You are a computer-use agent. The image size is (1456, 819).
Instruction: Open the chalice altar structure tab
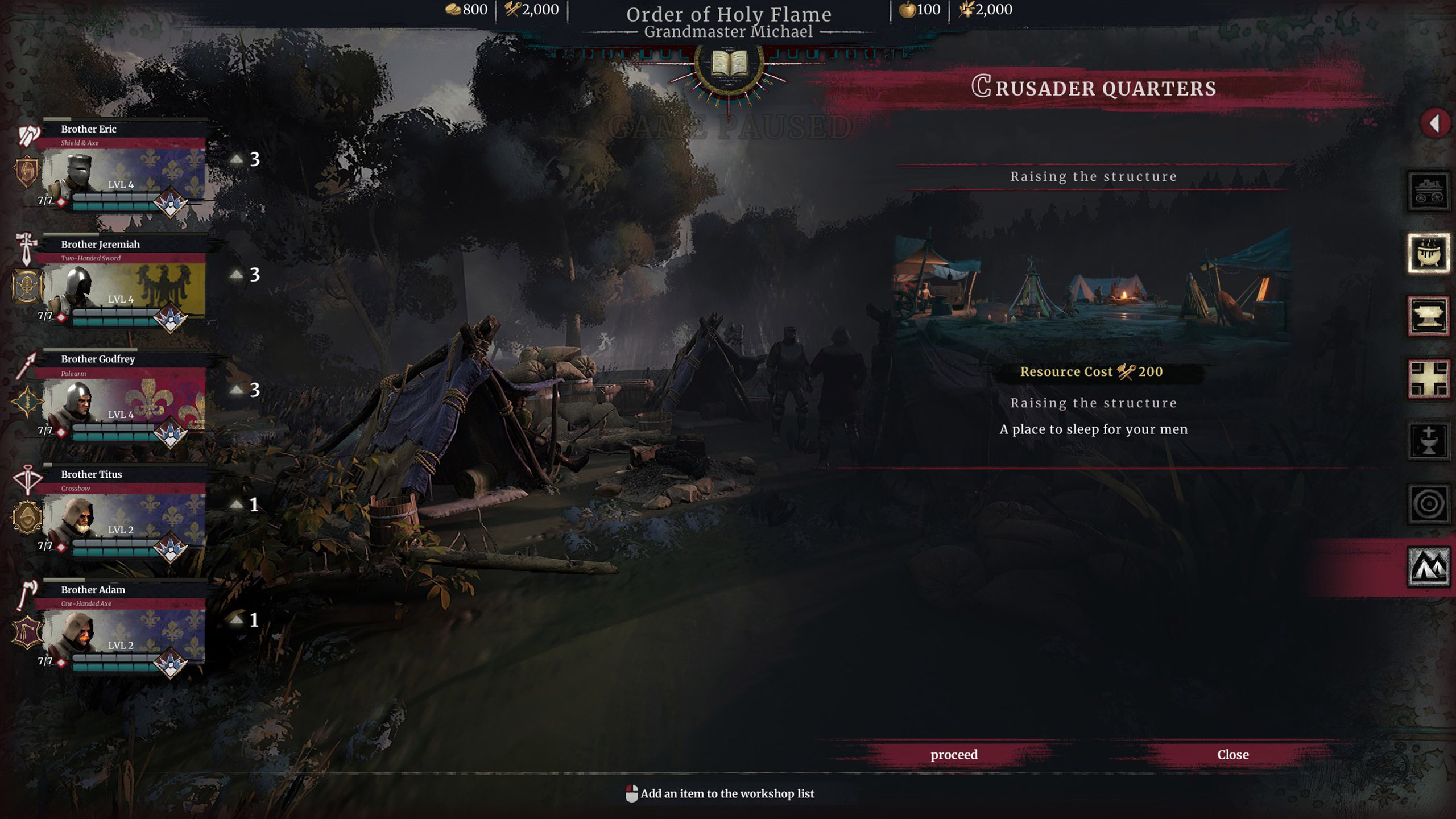tap(1429, 441)
